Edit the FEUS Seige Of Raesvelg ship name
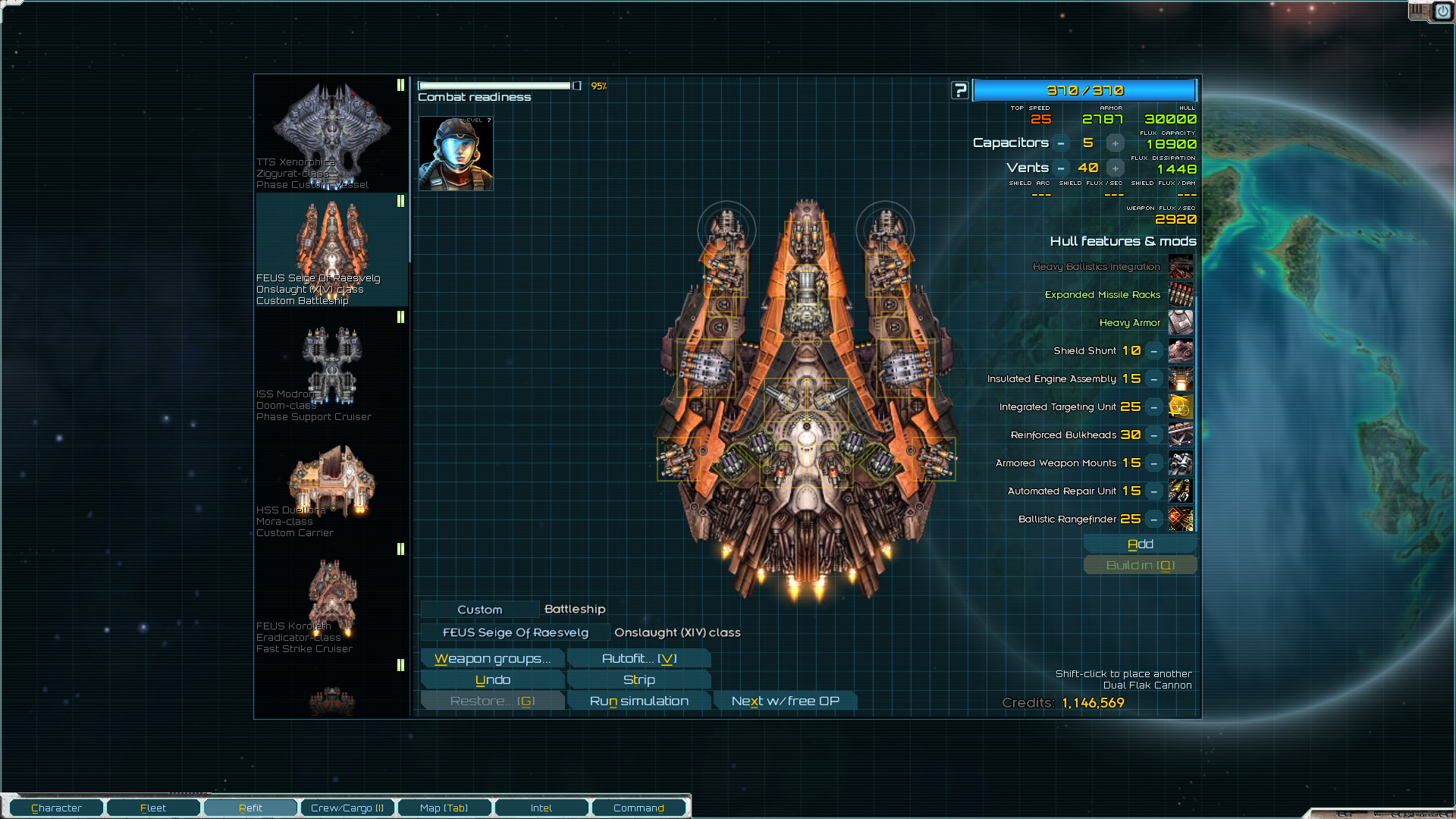1456x819 pixels. pos(515,632)
